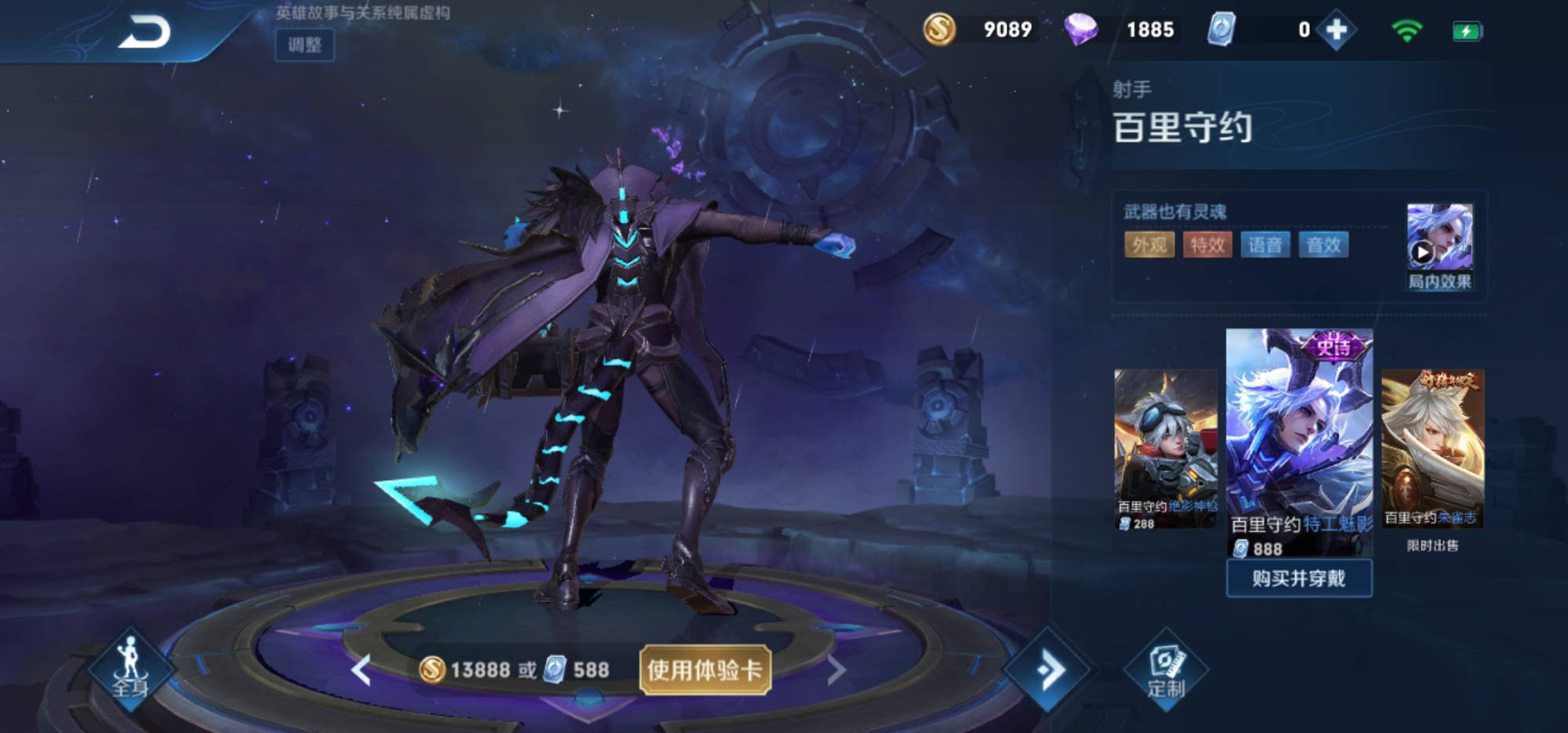Choose the 特工魅影 epic skin card

[x=1299, y=439]
